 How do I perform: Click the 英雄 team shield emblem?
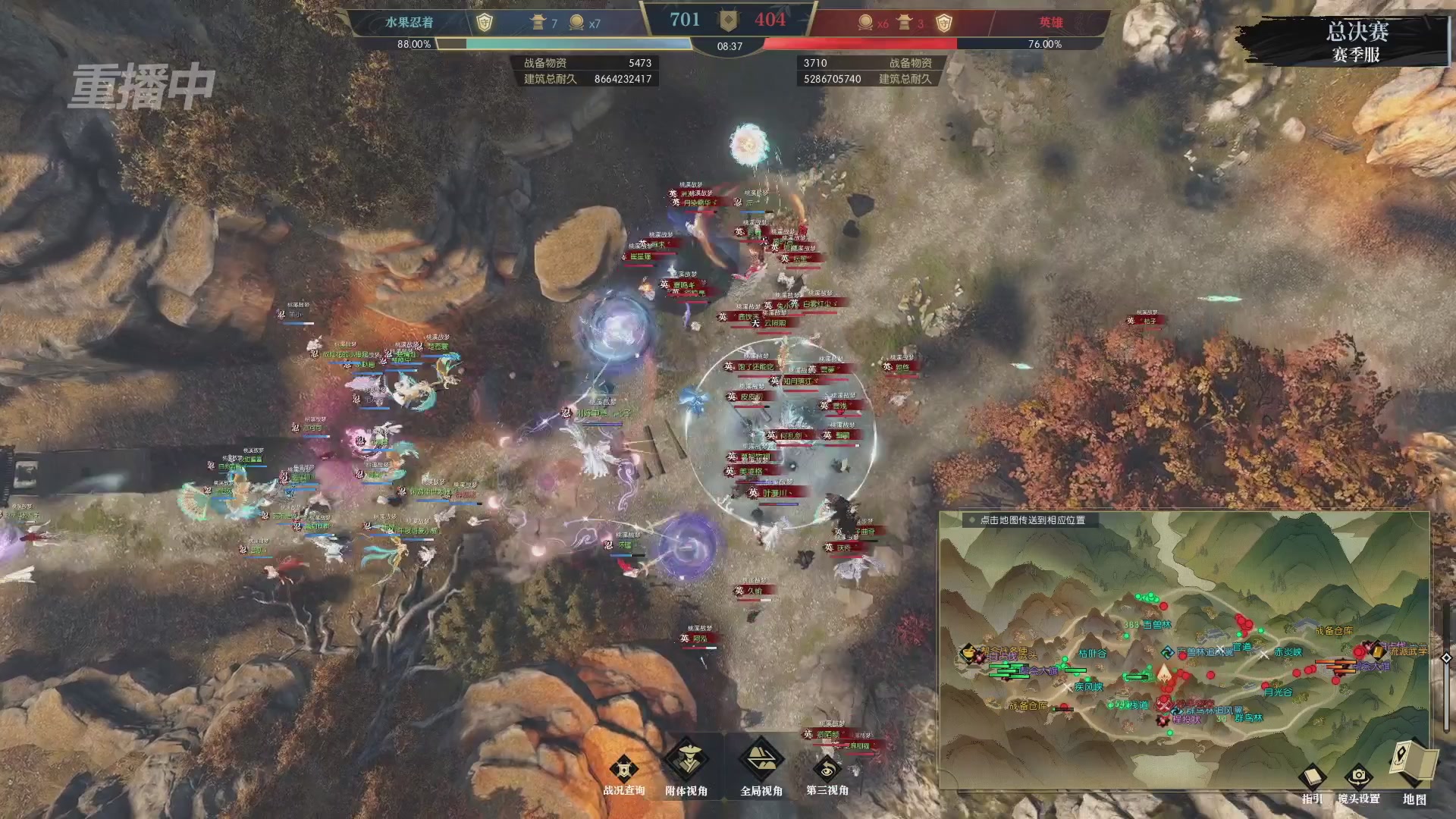[943, 23]
